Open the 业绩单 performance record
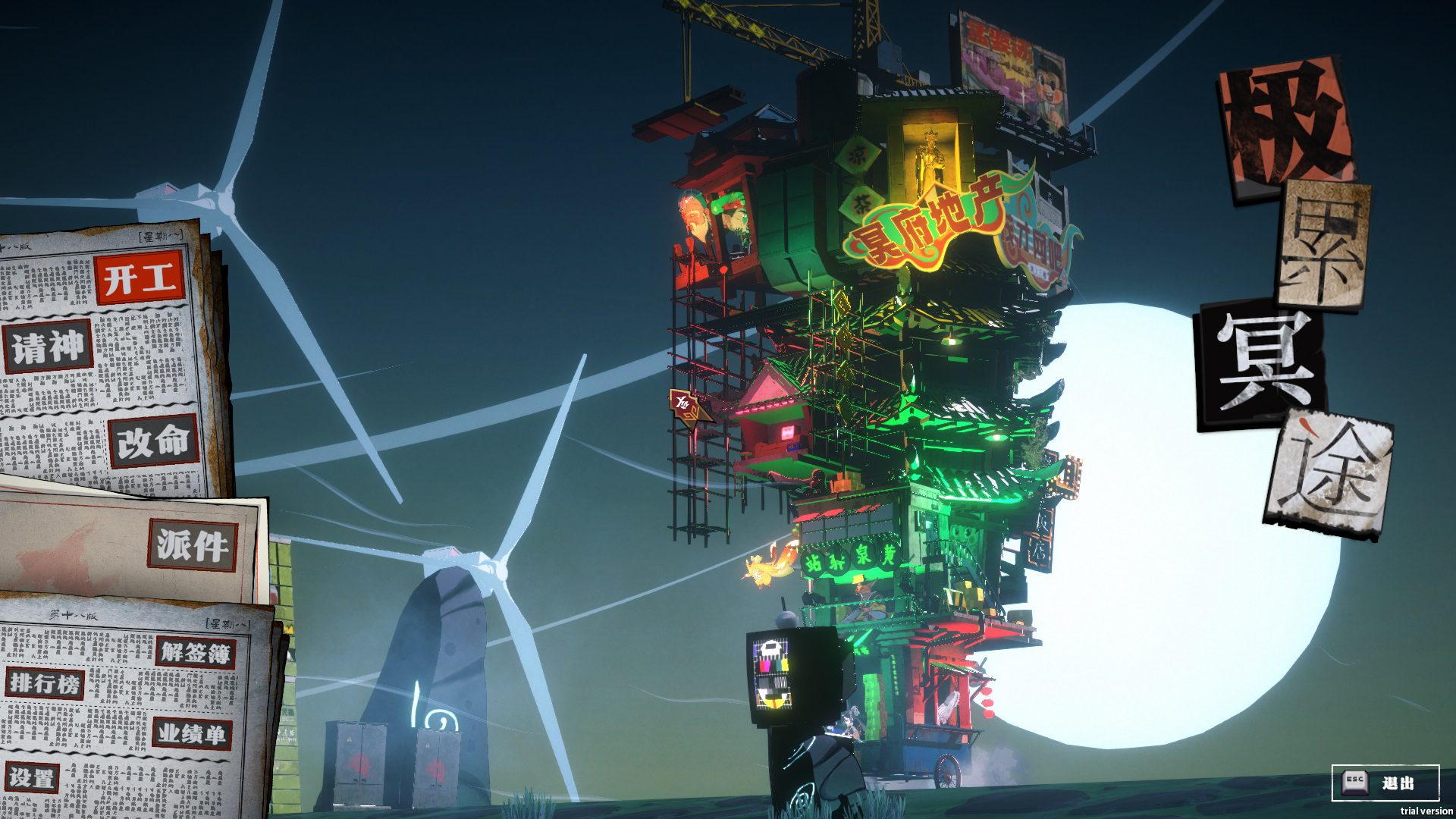Screen dimensions: 1456x819 point(191,733)
